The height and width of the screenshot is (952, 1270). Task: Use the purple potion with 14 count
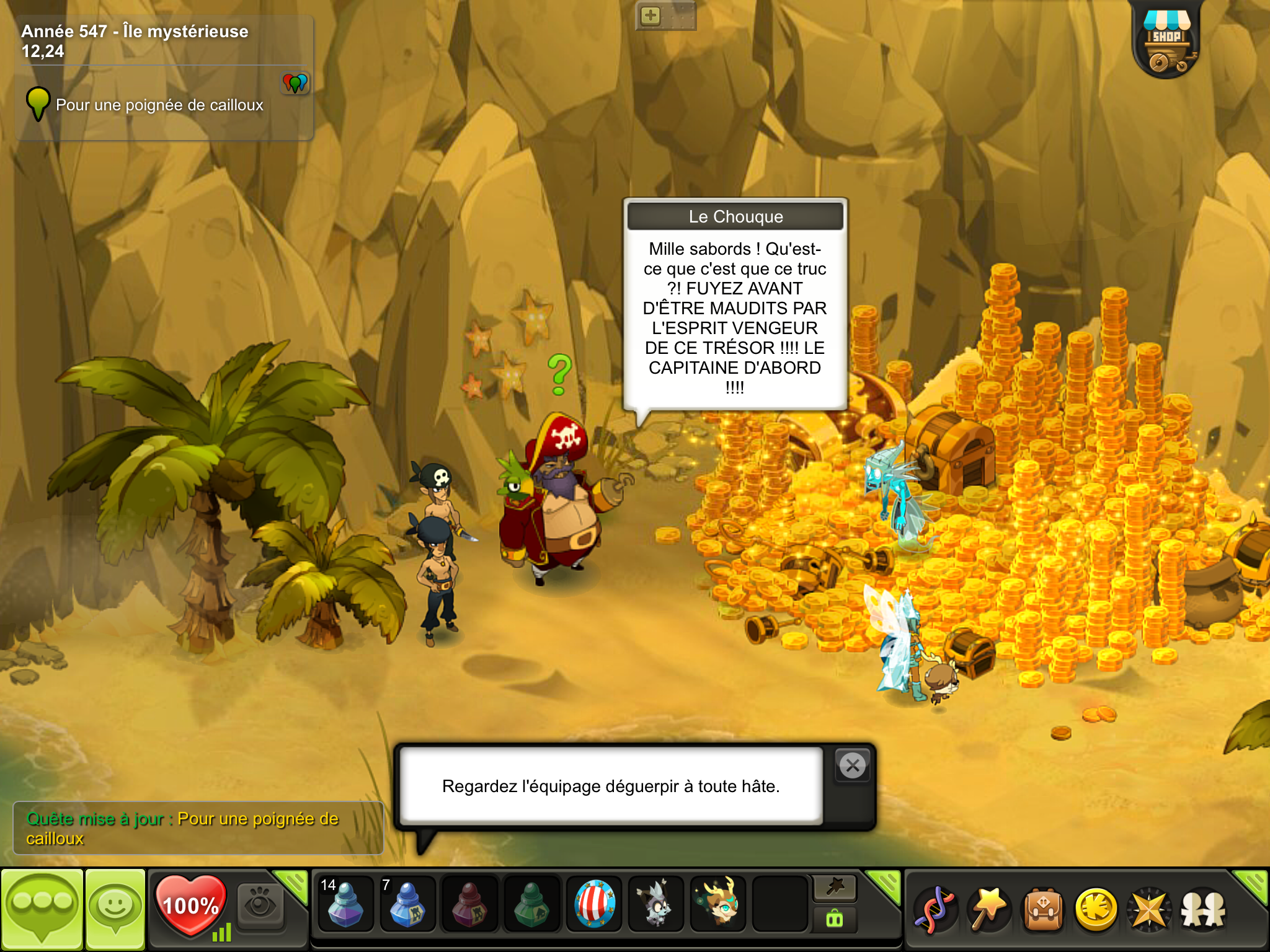(345, 905)
